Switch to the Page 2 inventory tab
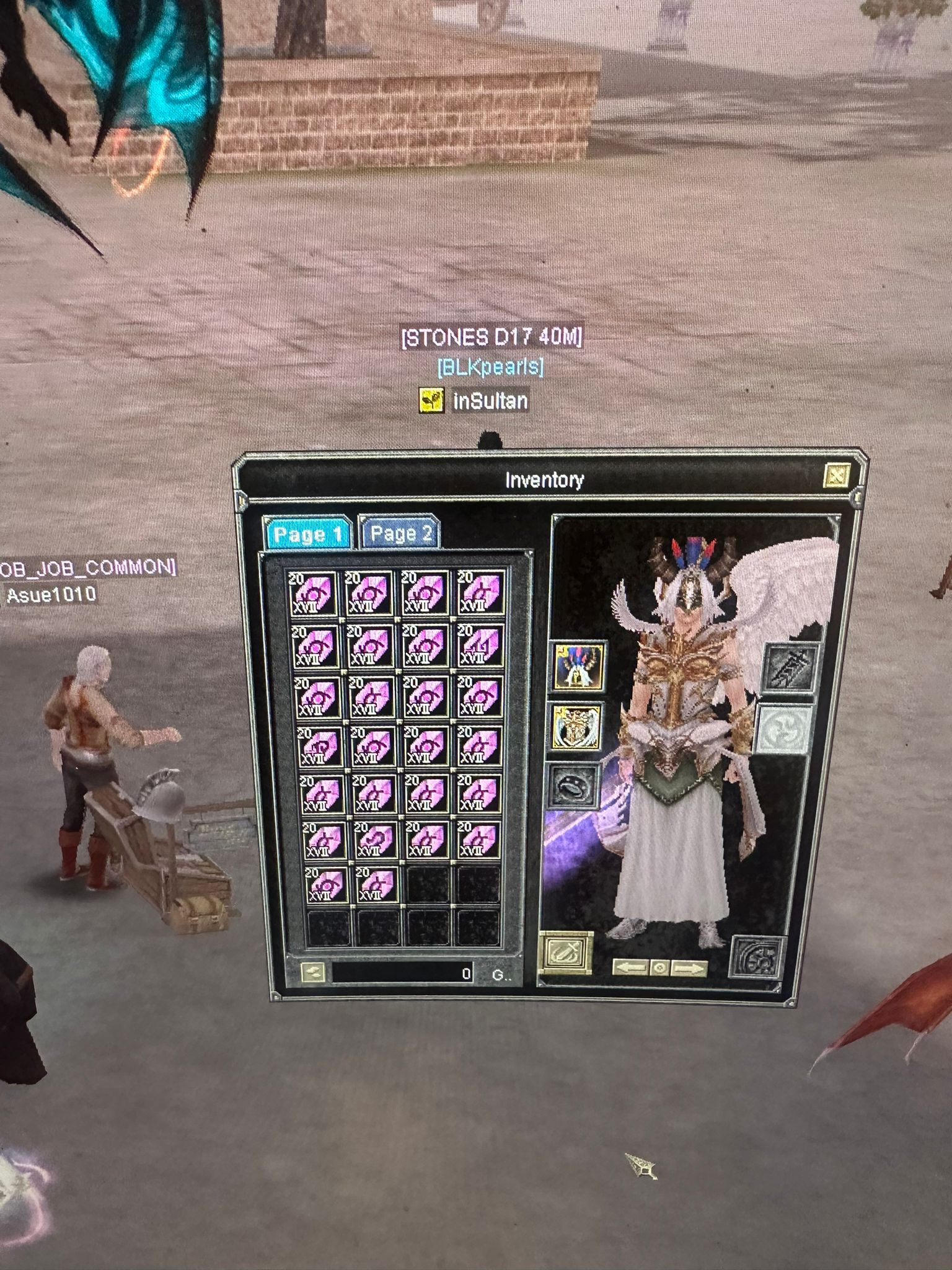952x1270 pixels. click(x=400, y=533)
